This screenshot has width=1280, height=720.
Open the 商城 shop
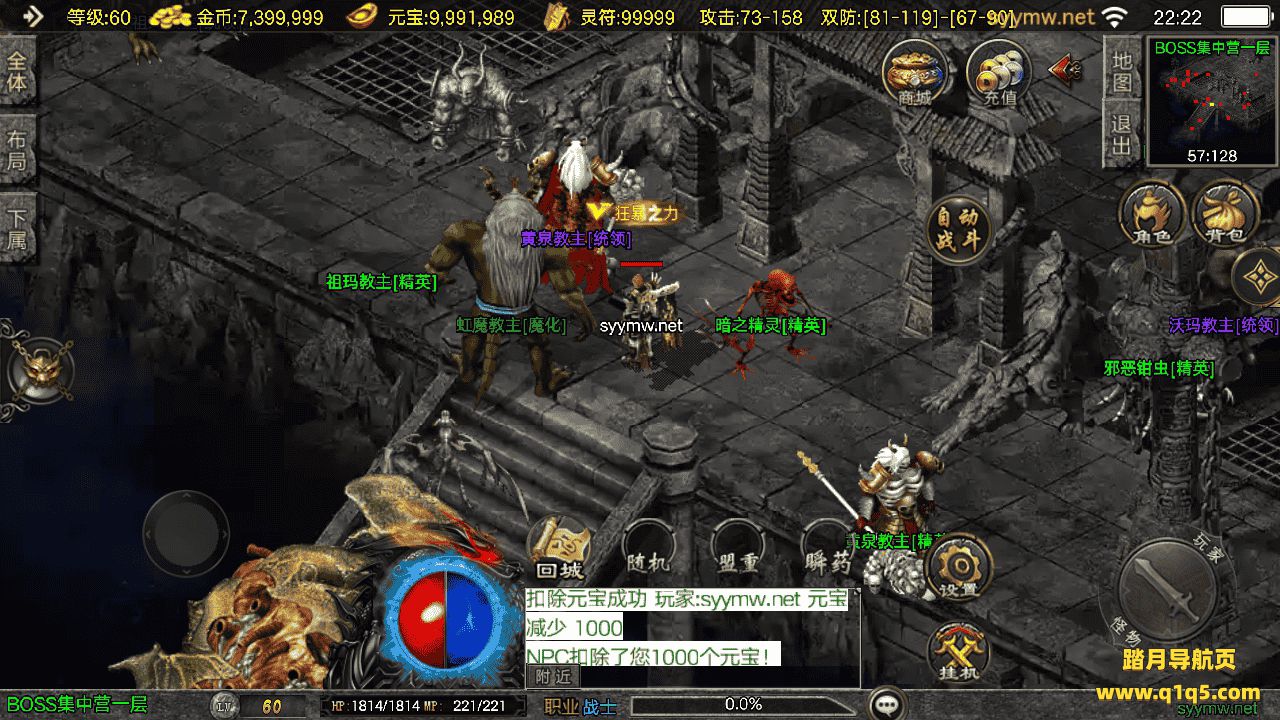tap(914, 72)
